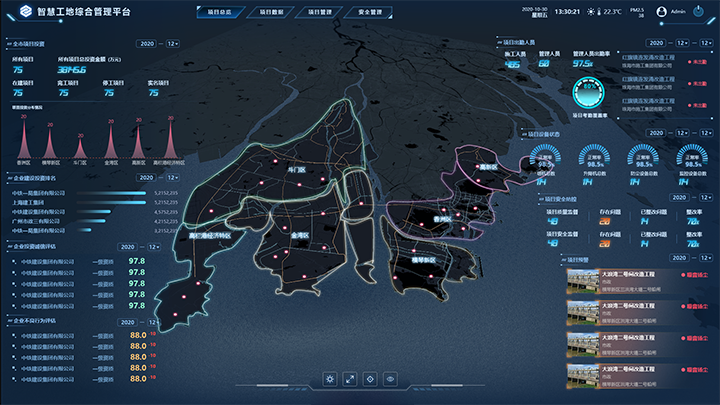
Task: Open the 项目数据 tab
Action: coord(264,14)
